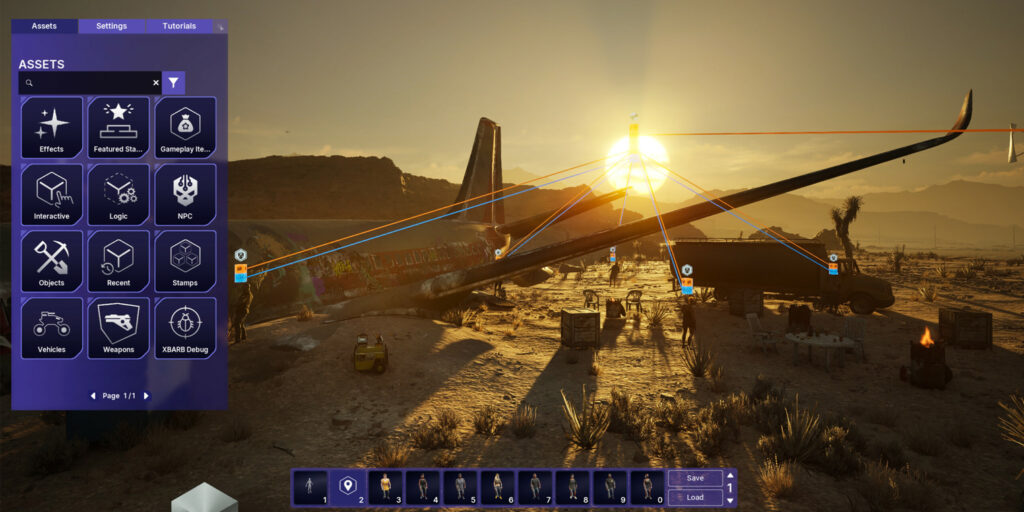Load a saved hotbar

(x=694, y=497)
